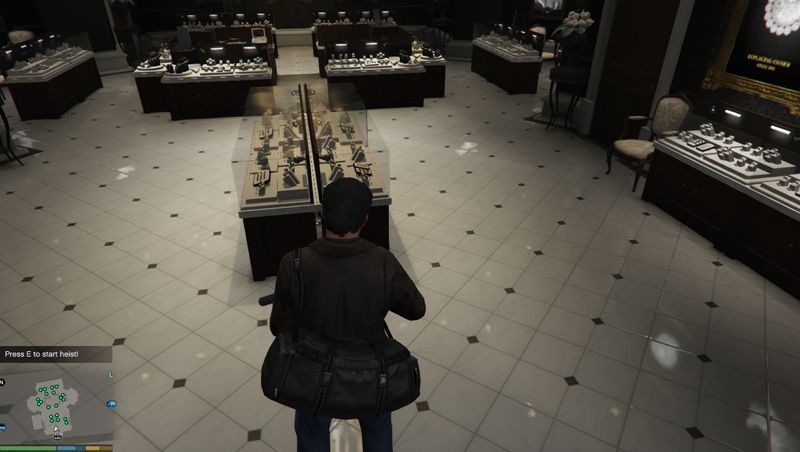Click the north compass marker on the minimap

(3, 382)
